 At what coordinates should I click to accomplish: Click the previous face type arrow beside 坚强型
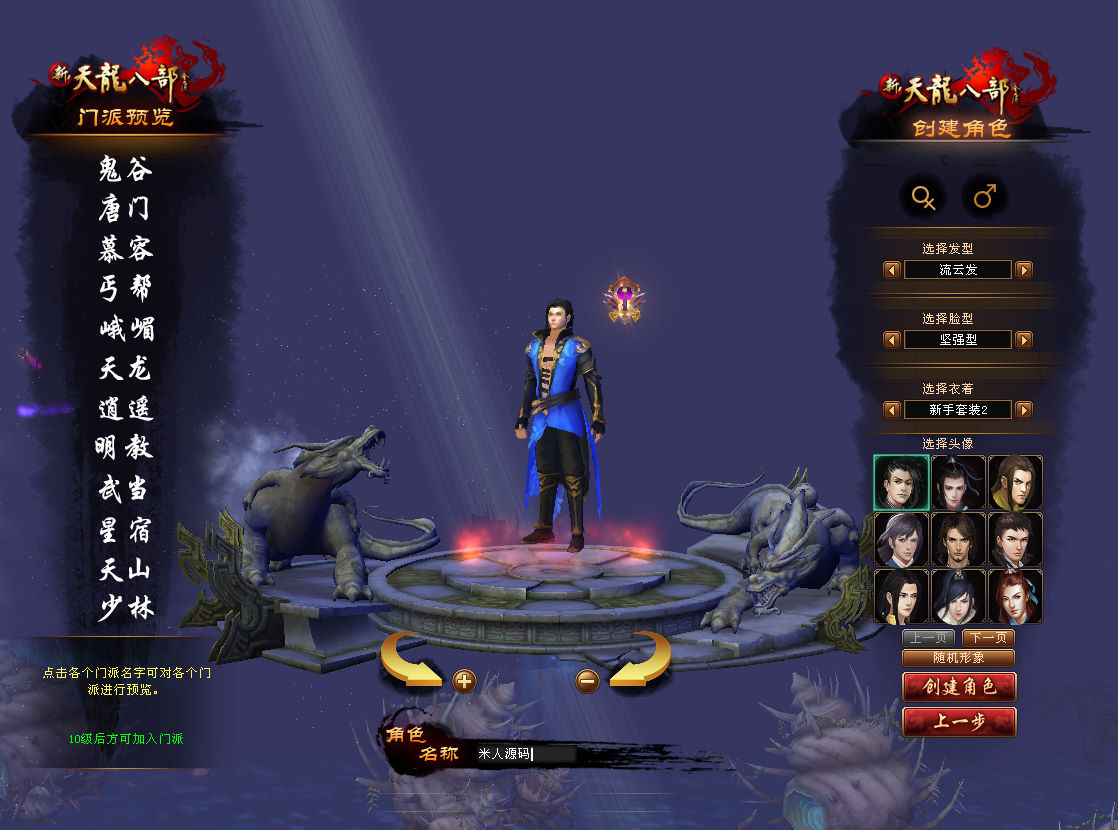coord(891,340)
